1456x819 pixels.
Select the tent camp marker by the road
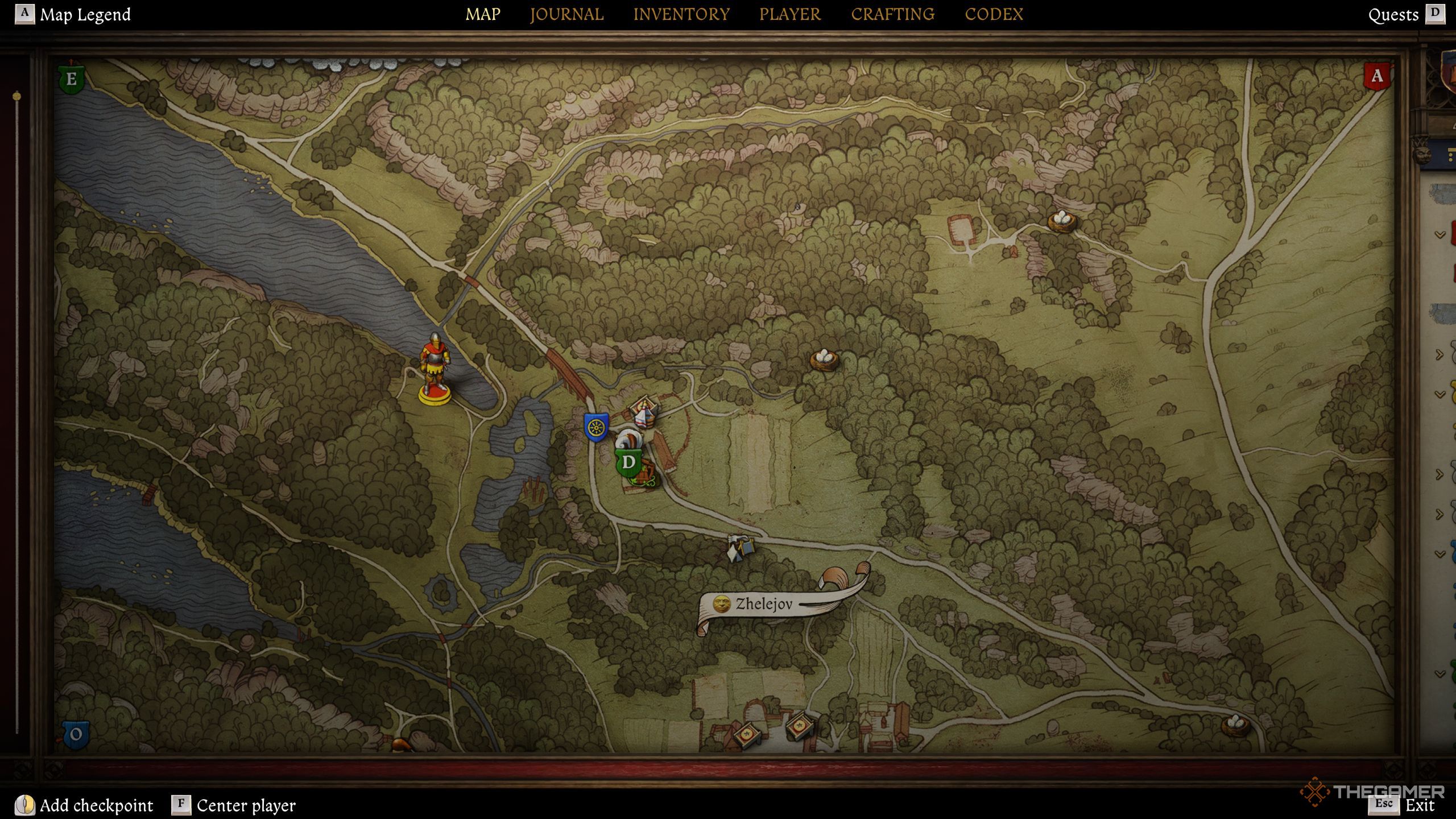click(741, 548)
